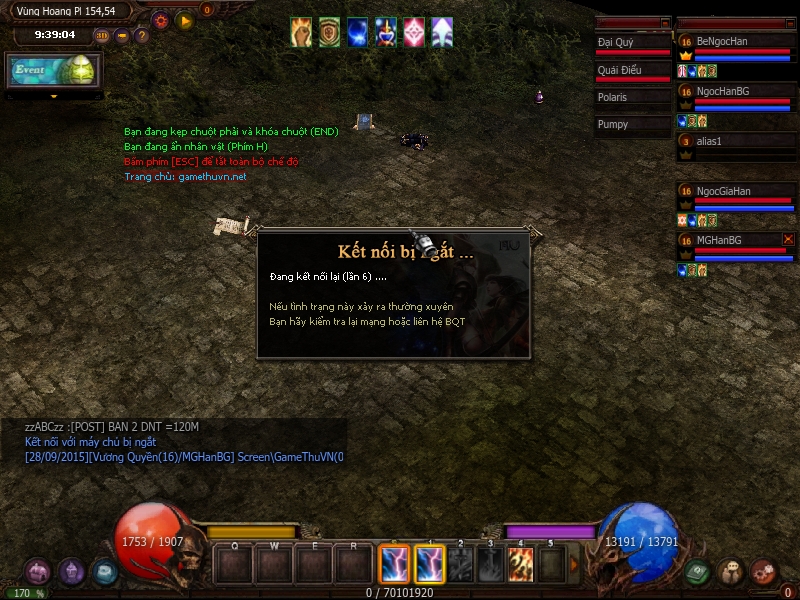Image resolution: width=800 pixels, height=600 pixels.
Task: Open the green book icon at bottom right
Action: click(698, 572)
